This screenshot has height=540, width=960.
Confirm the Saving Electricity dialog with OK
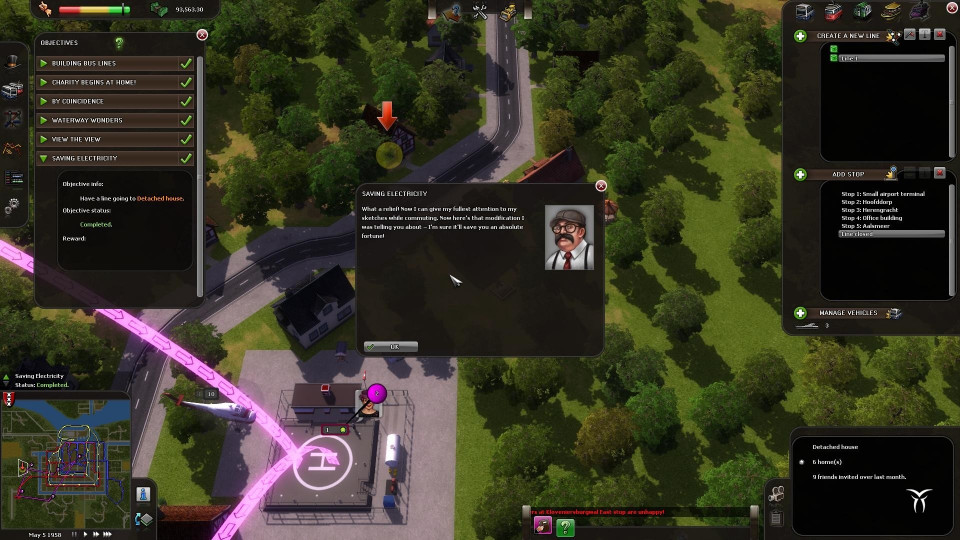[x=390, y=346]
